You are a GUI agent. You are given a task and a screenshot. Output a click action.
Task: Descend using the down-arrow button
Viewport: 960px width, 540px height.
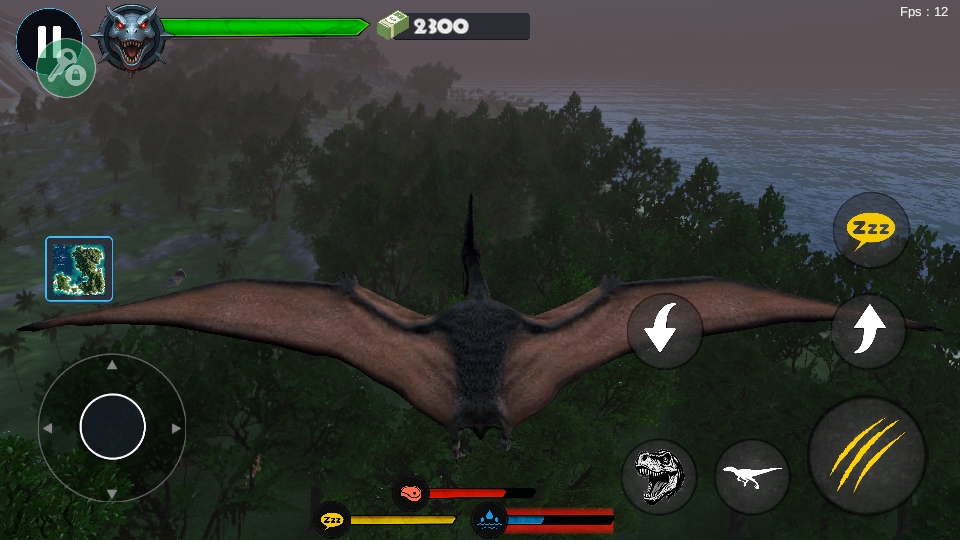pos(664,330)
